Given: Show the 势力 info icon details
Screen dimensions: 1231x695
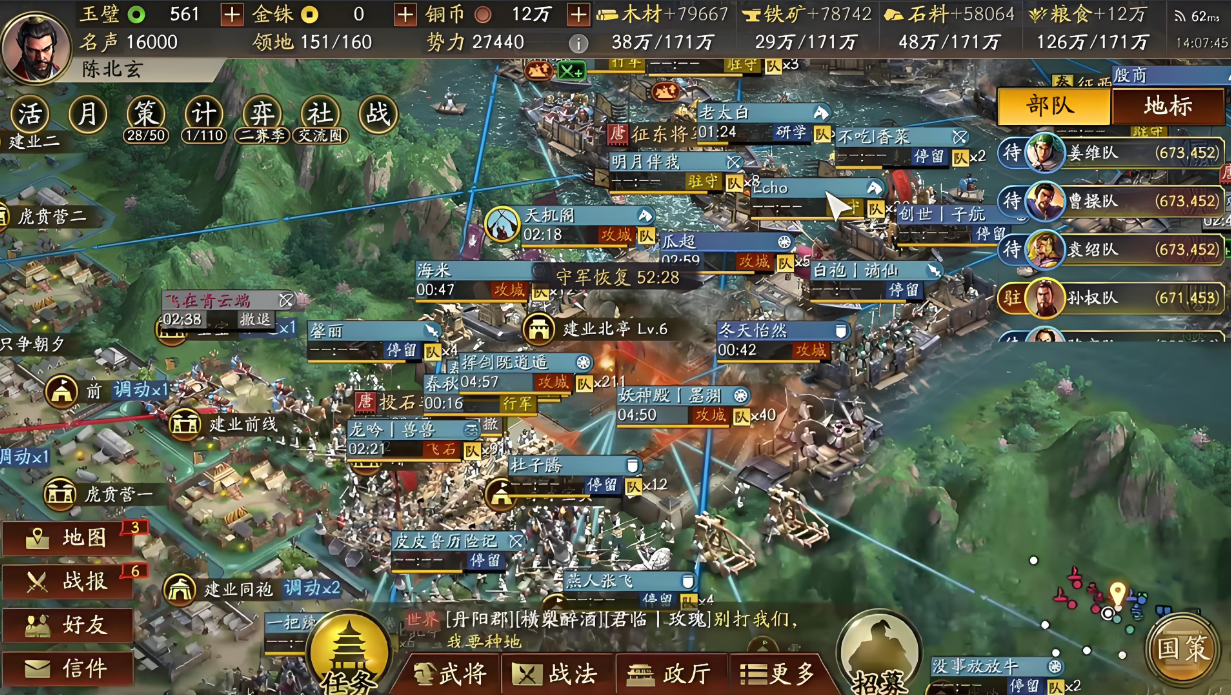Looking at the screenshot, I should click(x=578, y=43).
